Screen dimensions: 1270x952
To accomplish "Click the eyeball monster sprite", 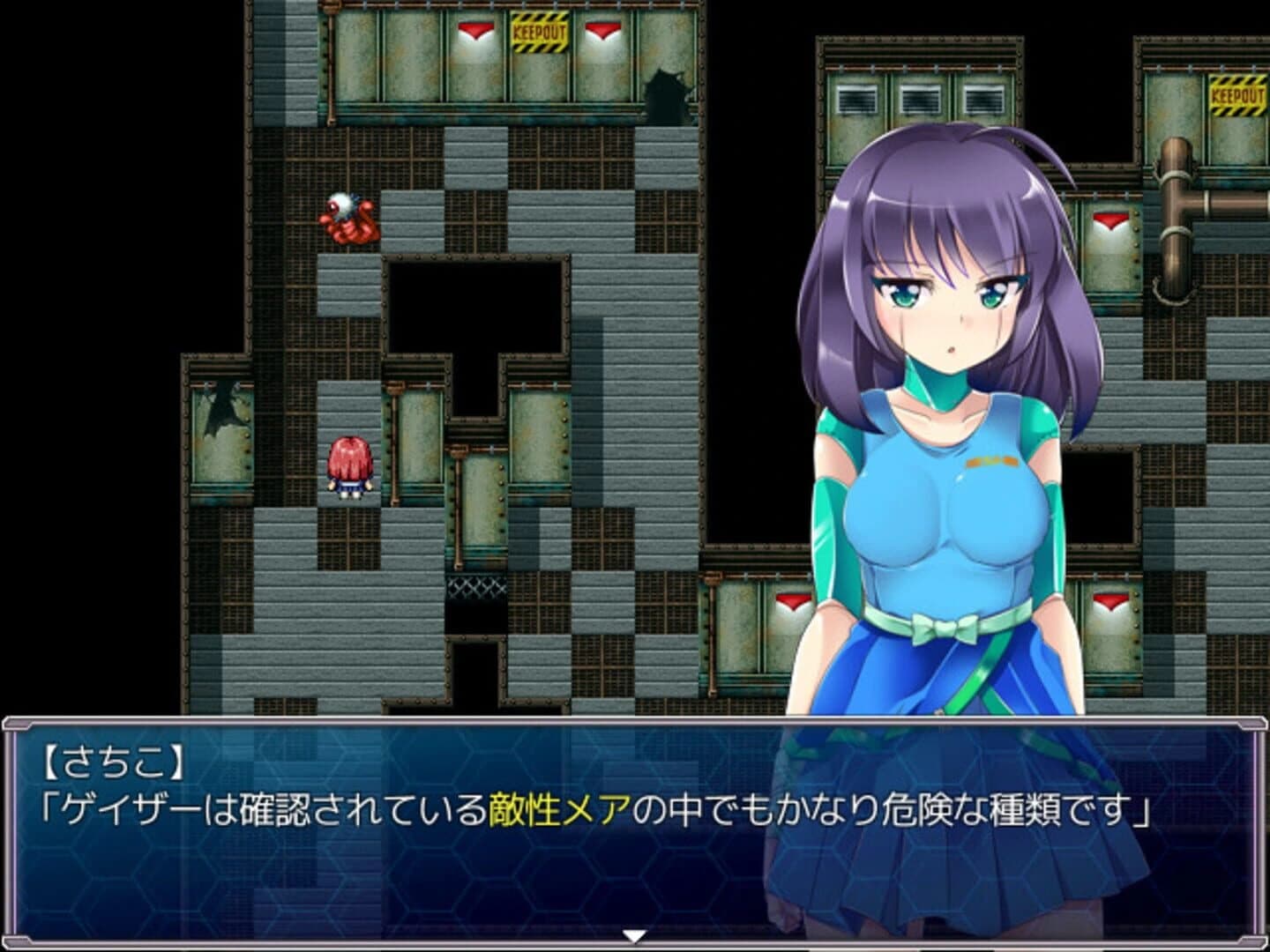I will [x=350, y=220].
